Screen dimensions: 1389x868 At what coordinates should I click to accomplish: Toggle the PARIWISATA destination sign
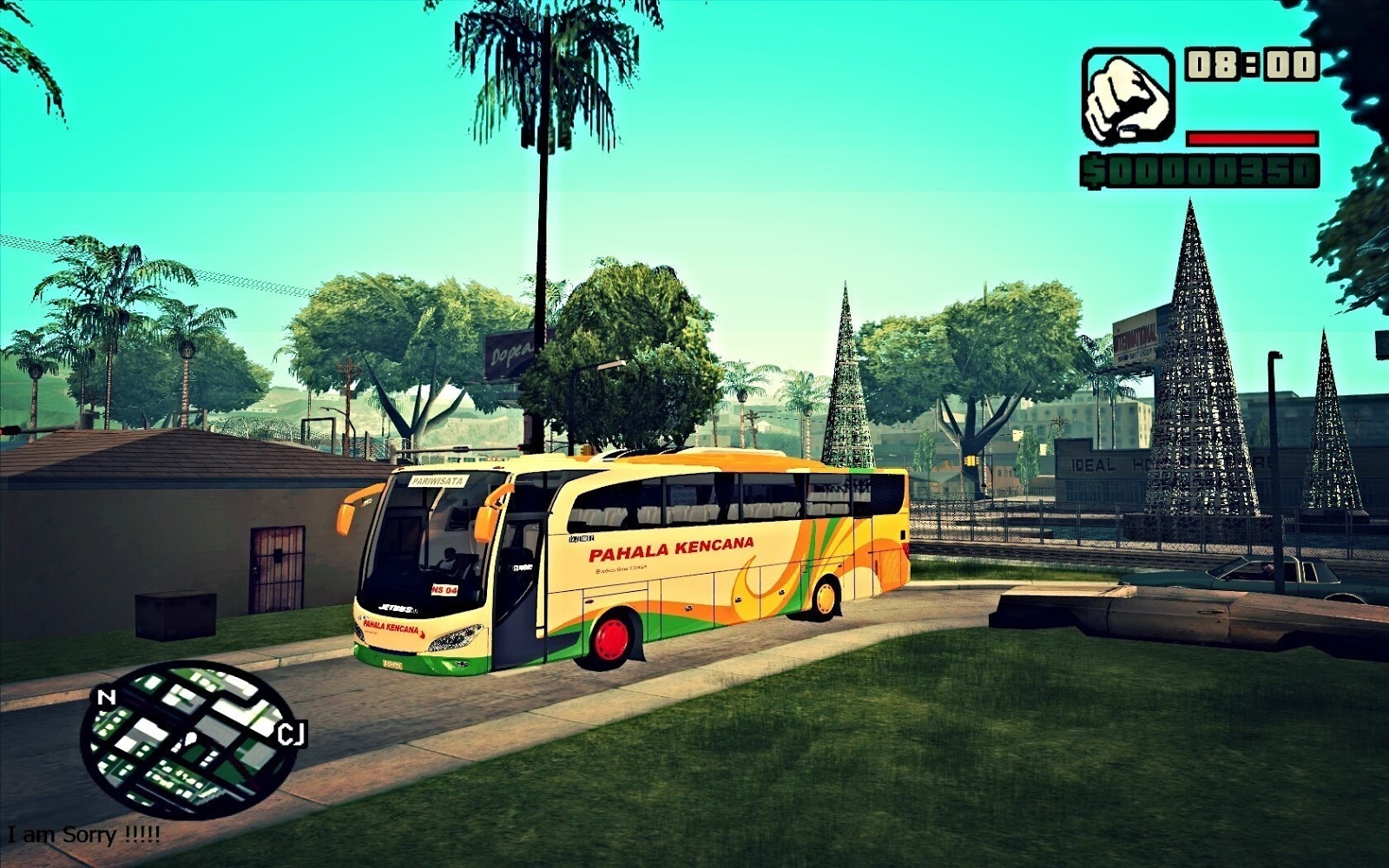point(438,480)
